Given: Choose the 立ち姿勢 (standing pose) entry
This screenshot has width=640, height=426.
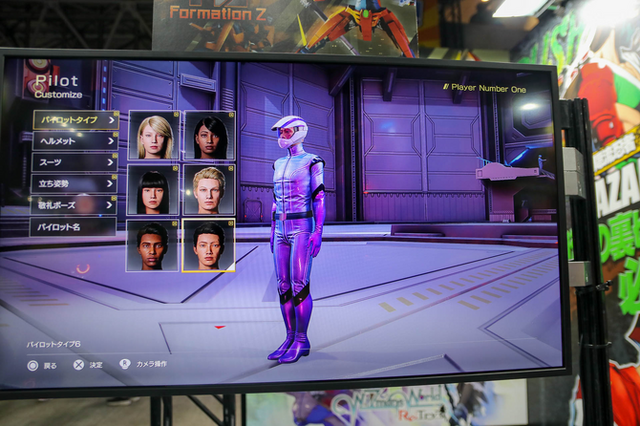Looking at the screenshot, I should [x=74, y=184].
